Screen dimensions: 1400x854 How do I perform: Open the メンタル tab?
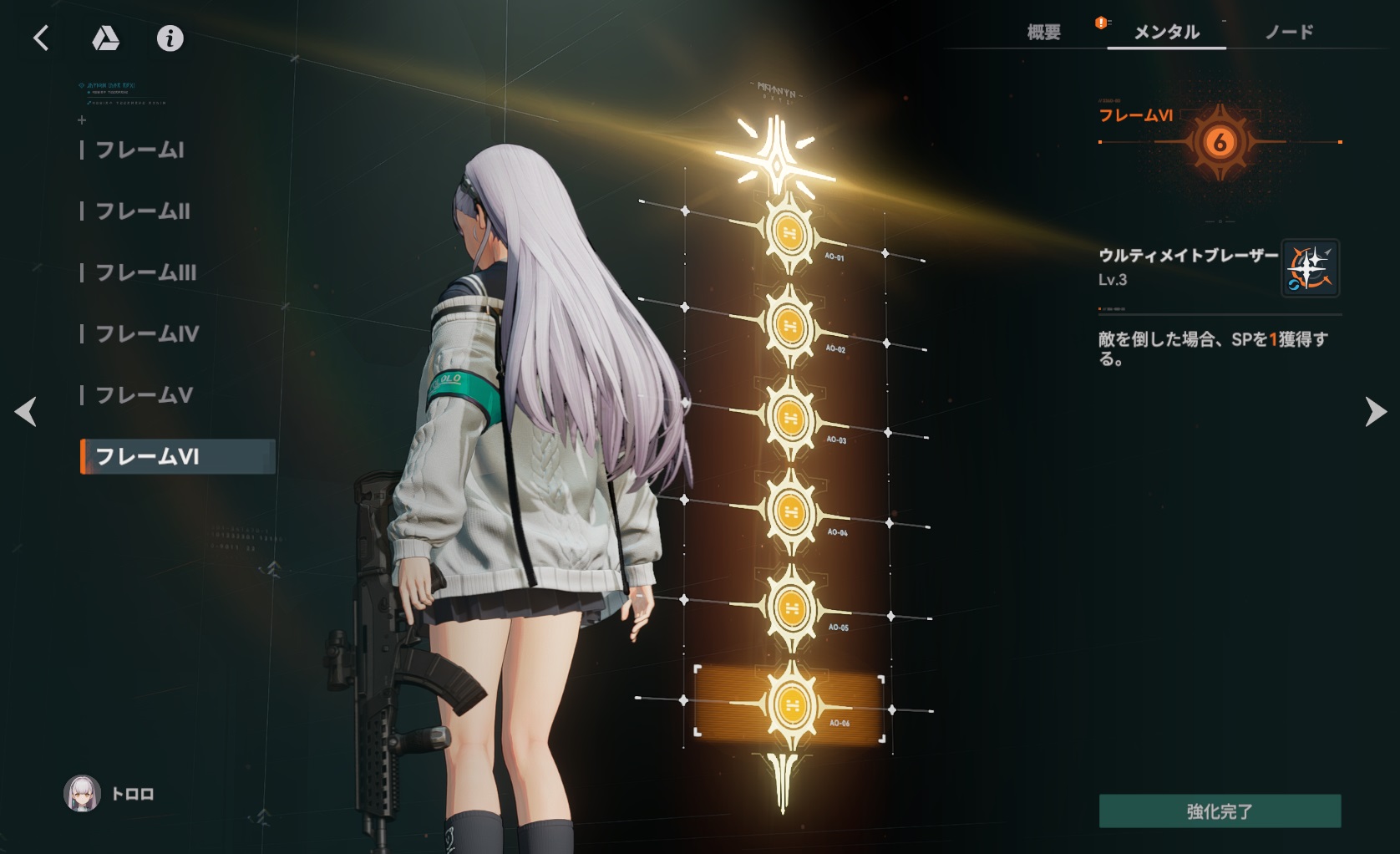pyautogui.click(x=1166, y=33)
